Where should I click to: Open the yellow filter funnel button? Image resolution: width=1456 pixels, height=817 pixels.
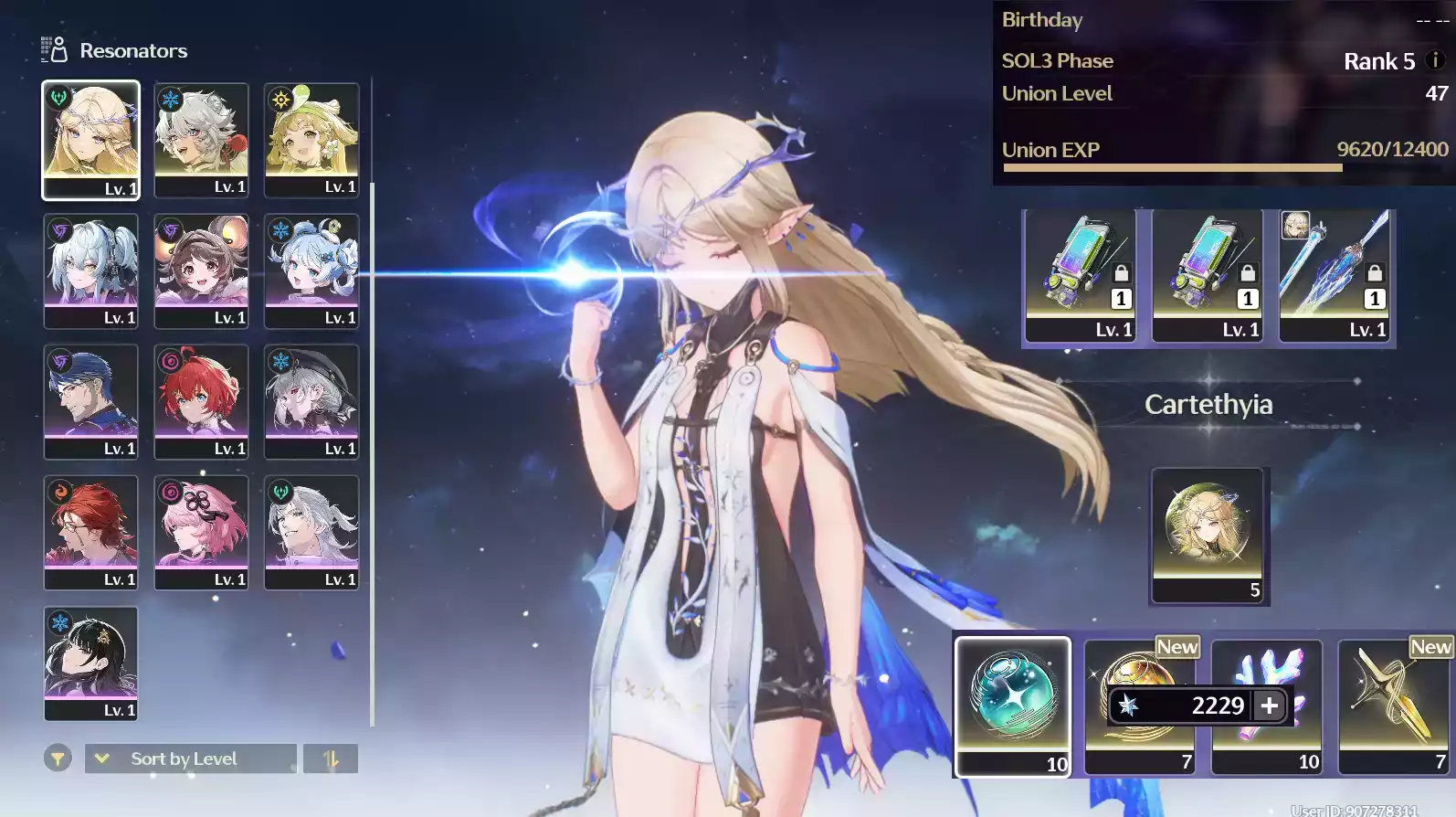tap(58, 759)
